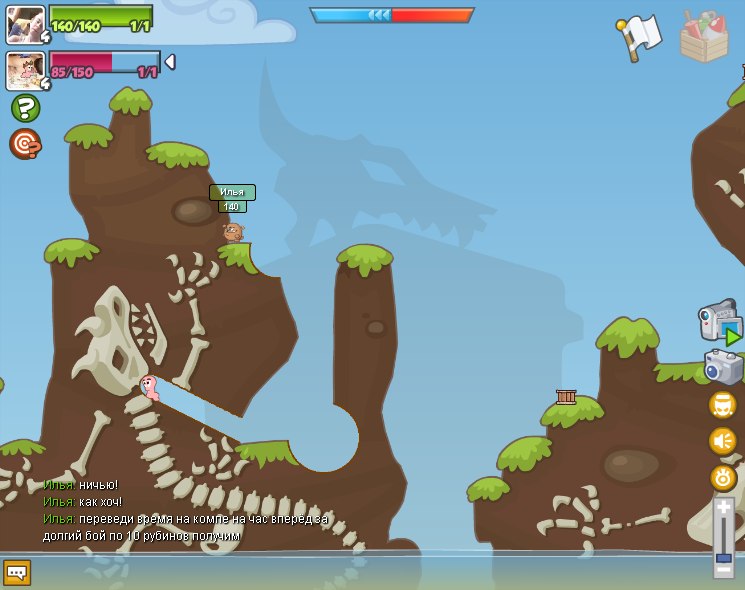745x590 pixels.
Task: Select the top player's avatar
Action: (25, 24)
